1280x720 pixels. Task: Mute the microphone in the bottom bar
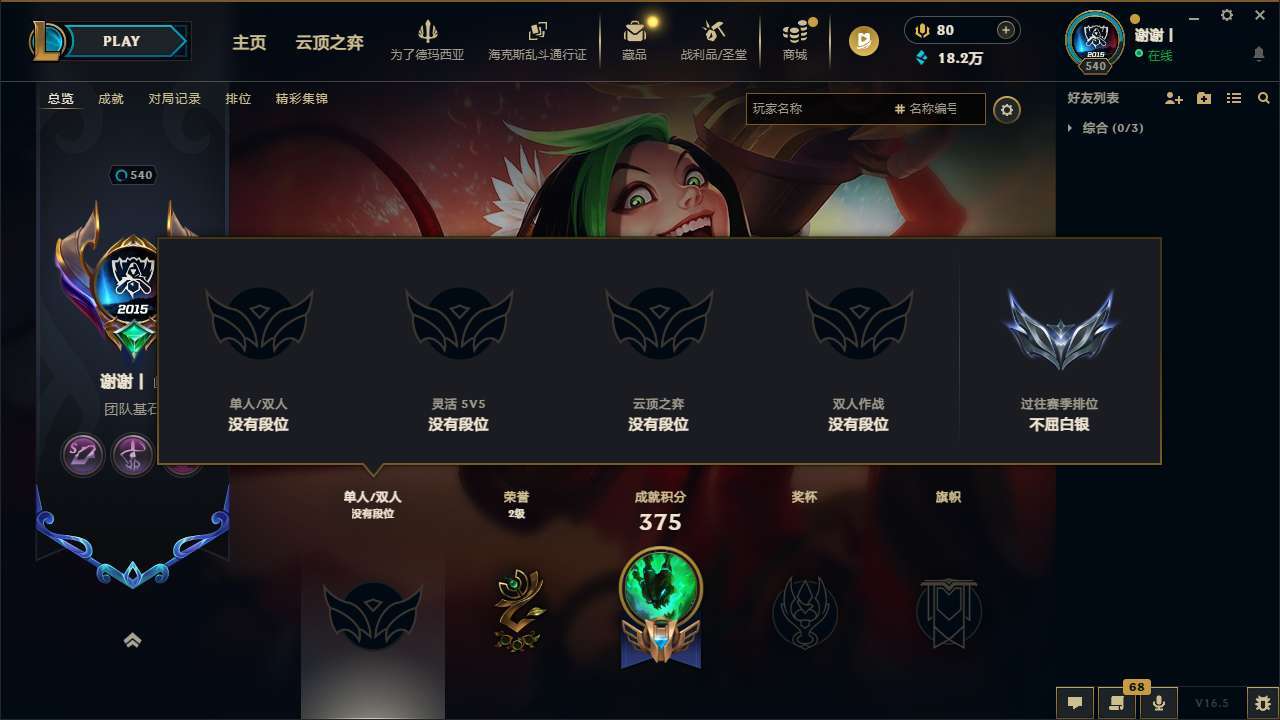(1159, 703)
